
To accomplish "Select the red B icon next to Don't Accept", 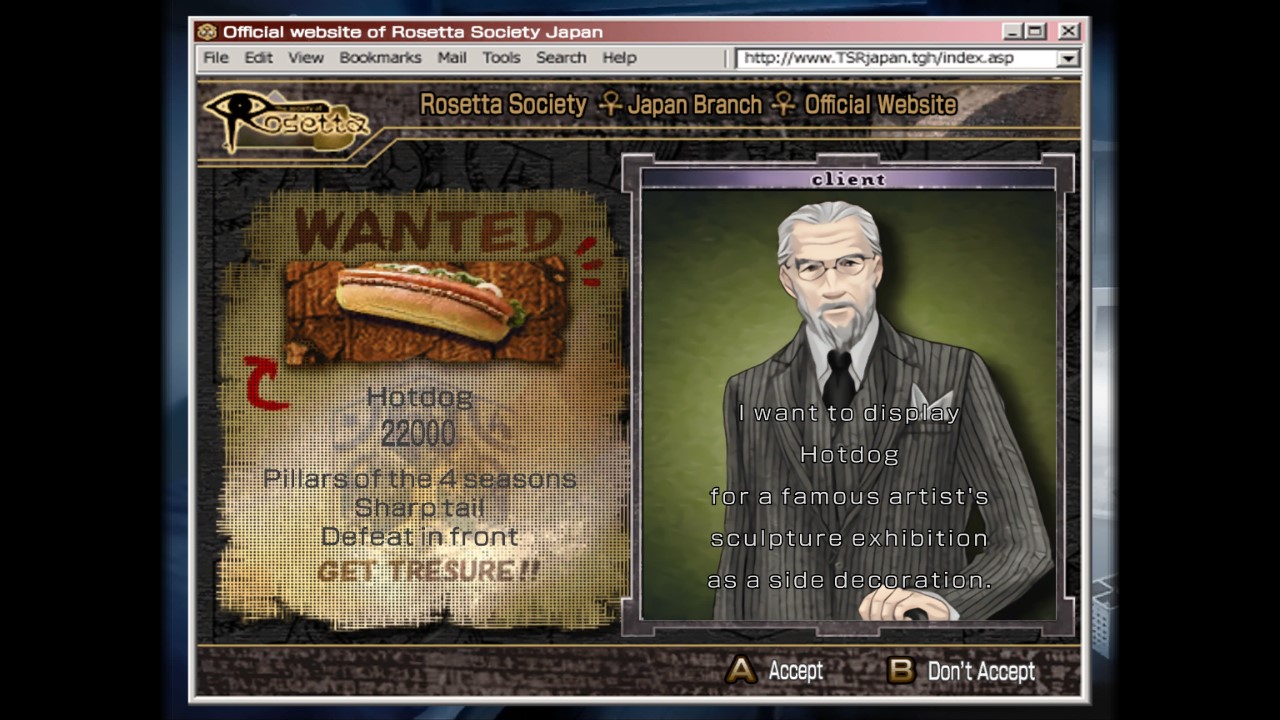I will point(900,671).
